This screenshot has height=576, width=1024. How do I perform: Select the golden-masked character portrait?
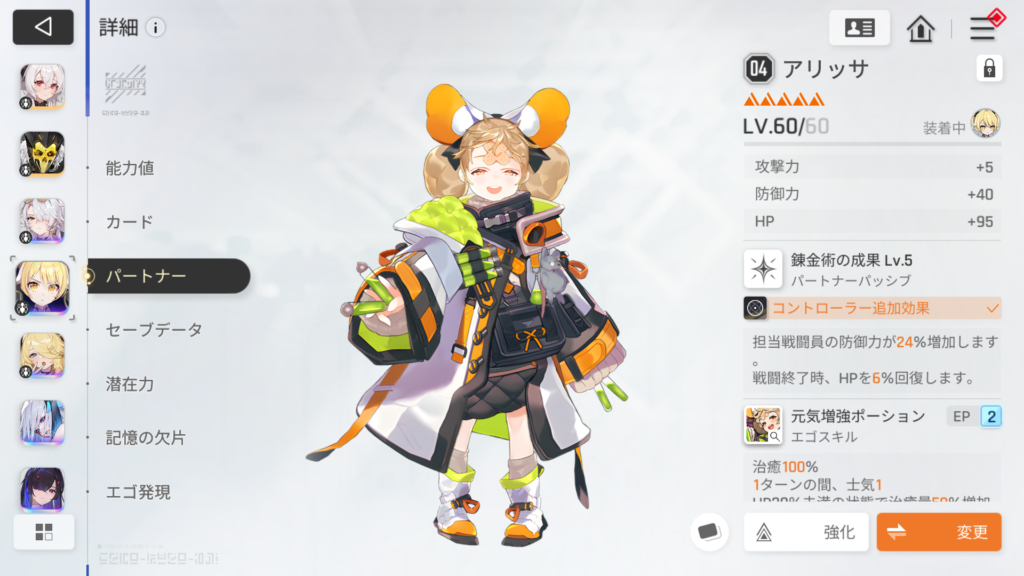42,154
